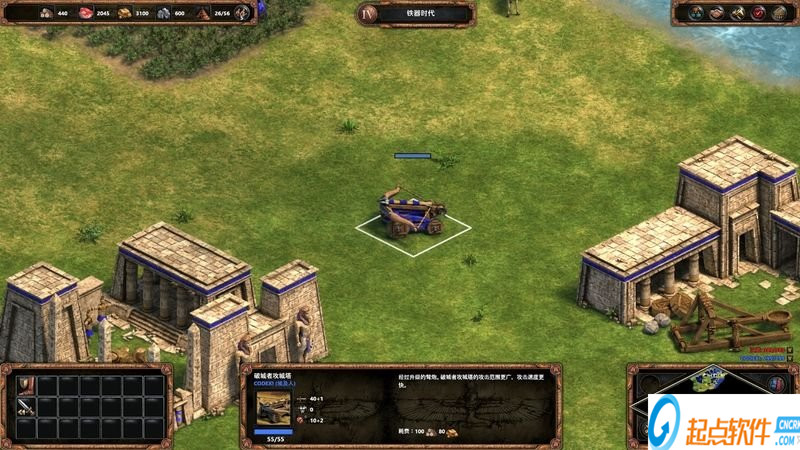
Task: Select the shield armor command slot
Action: [23, 385]
